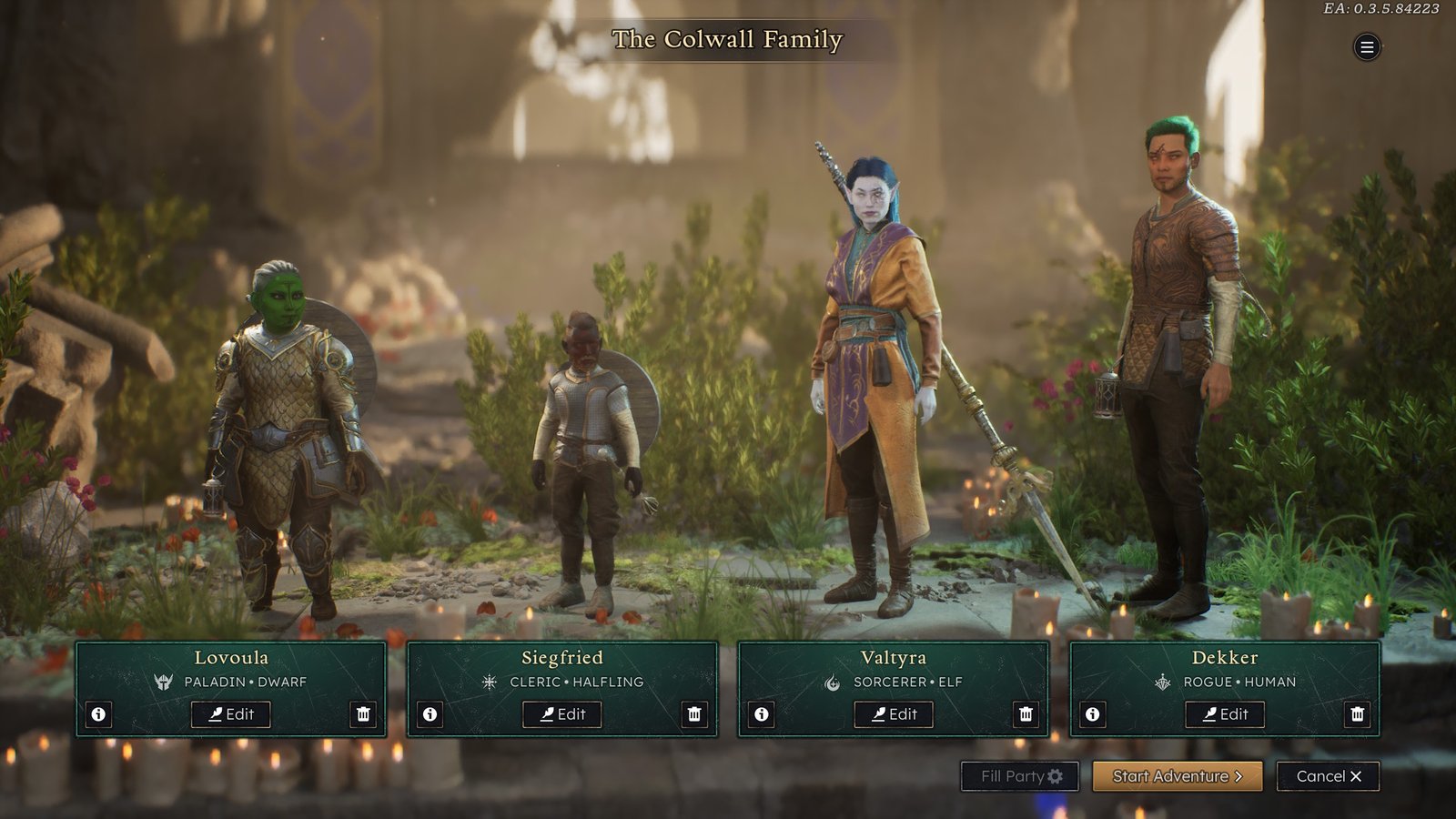
Task: Show Dekker's character info
Action: tap(1093, 714)
